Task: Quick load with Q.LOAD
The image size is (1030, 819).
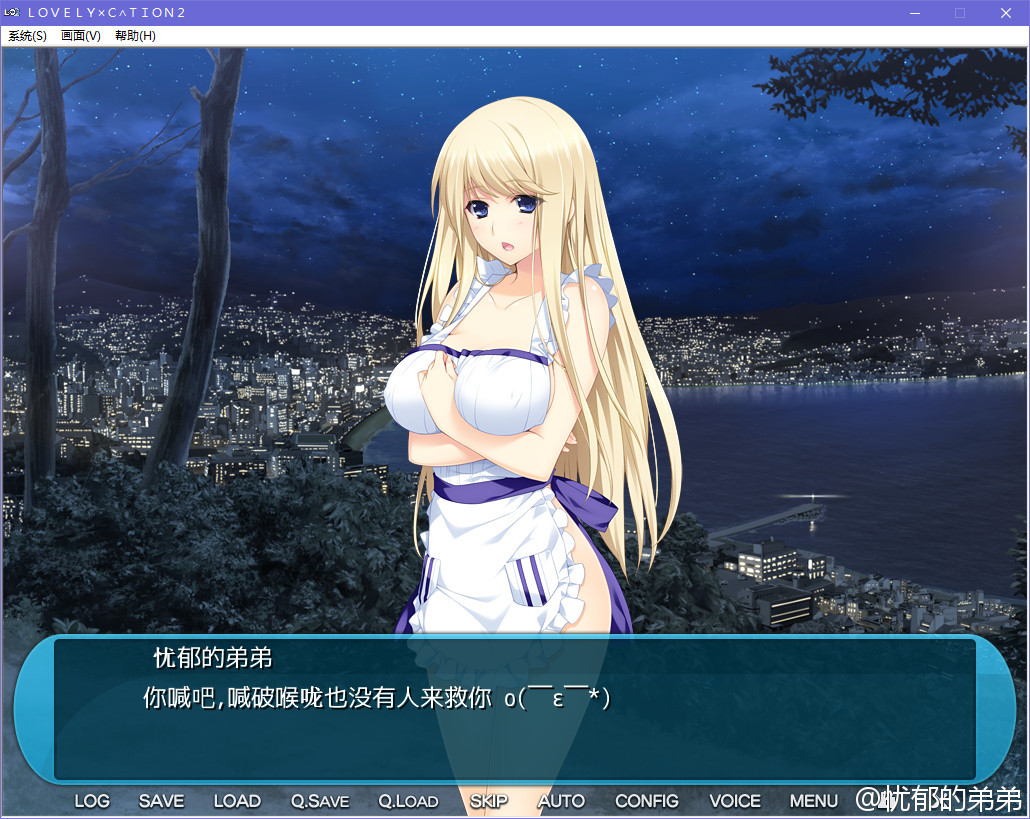Action: click(408, 801)
